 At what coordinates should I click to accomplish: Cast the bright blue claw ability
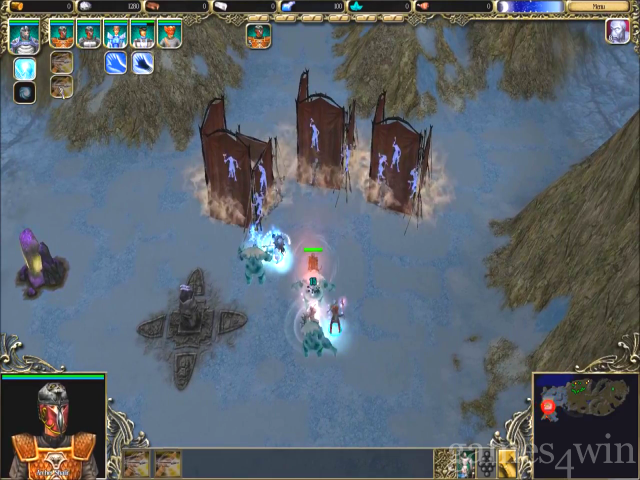116,63
